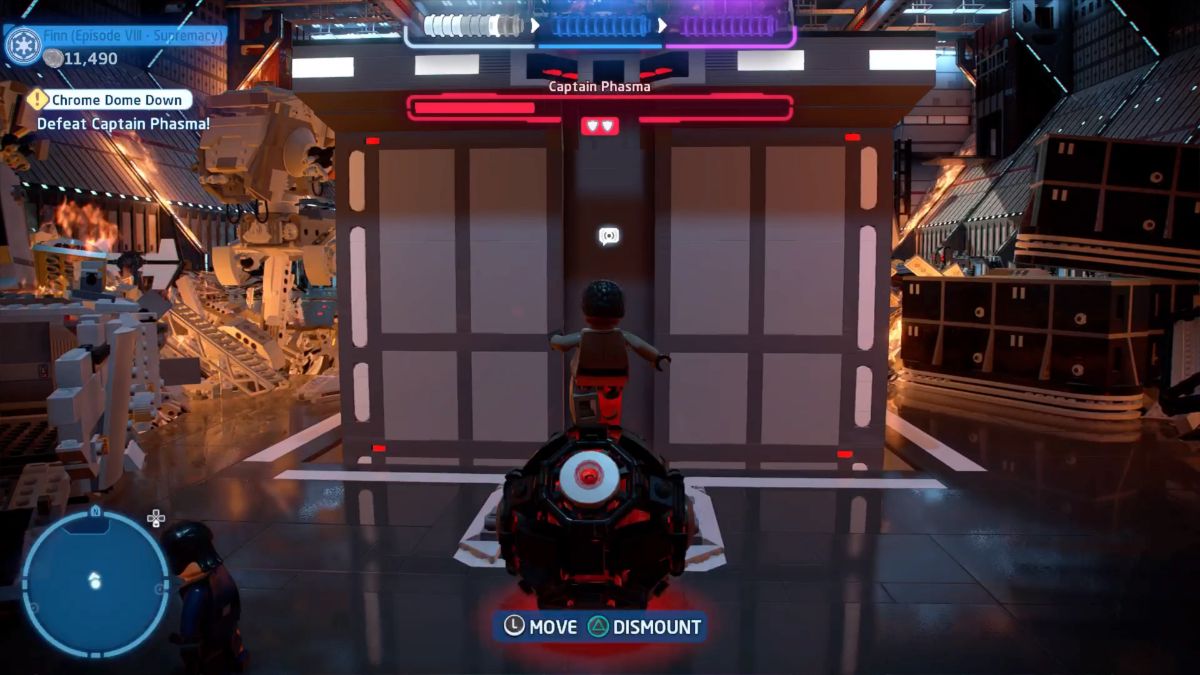Viewport: 1200px width, 675px height.
Task: Click the Finn character portrait emblem
Action: pos(22,44)
